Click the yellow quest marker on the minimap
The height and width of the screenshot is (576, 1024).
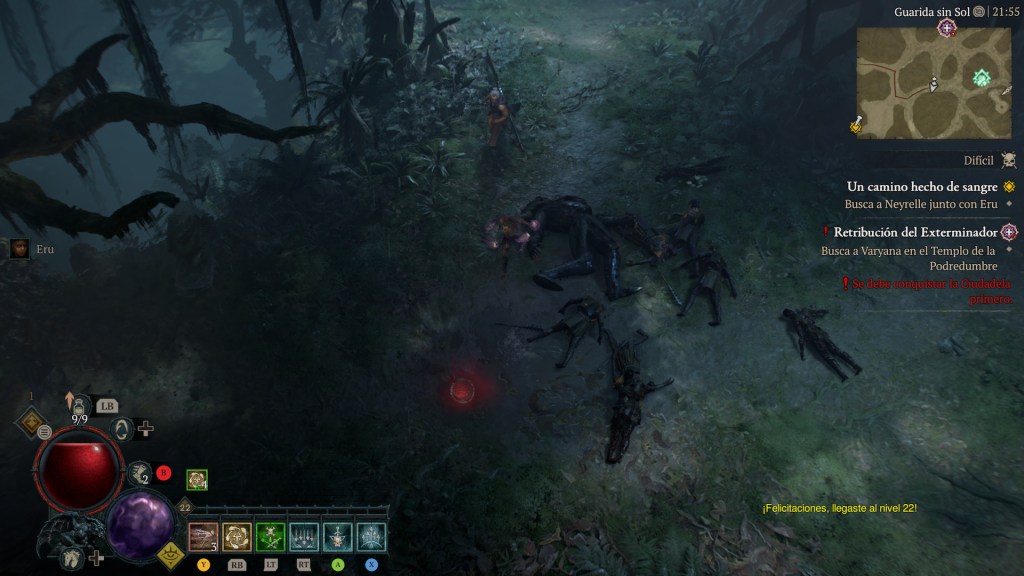[857, 124]
